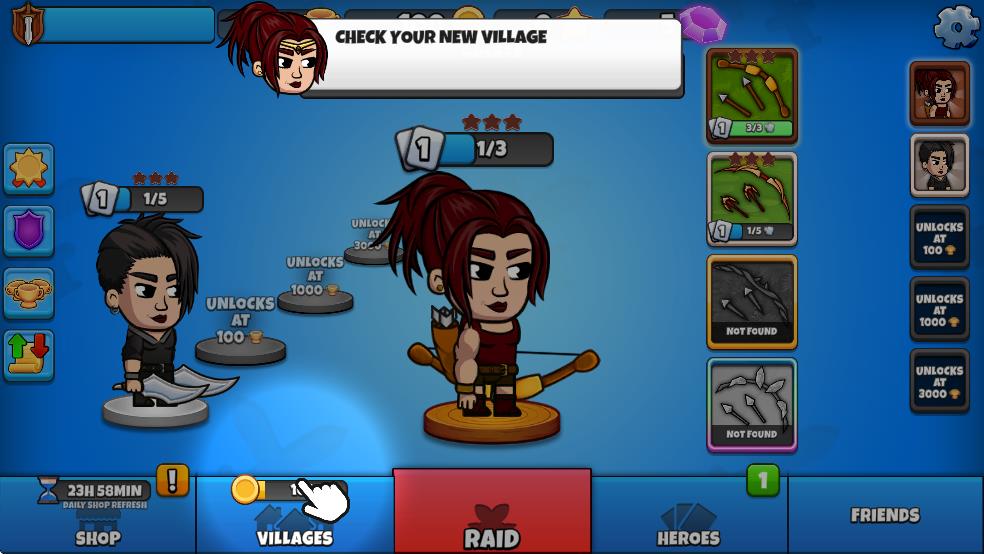Pick the 1/5 bow weapon card
Viewport: 984px width, 554px height.
pyautogui.click(x=752, y=198)
